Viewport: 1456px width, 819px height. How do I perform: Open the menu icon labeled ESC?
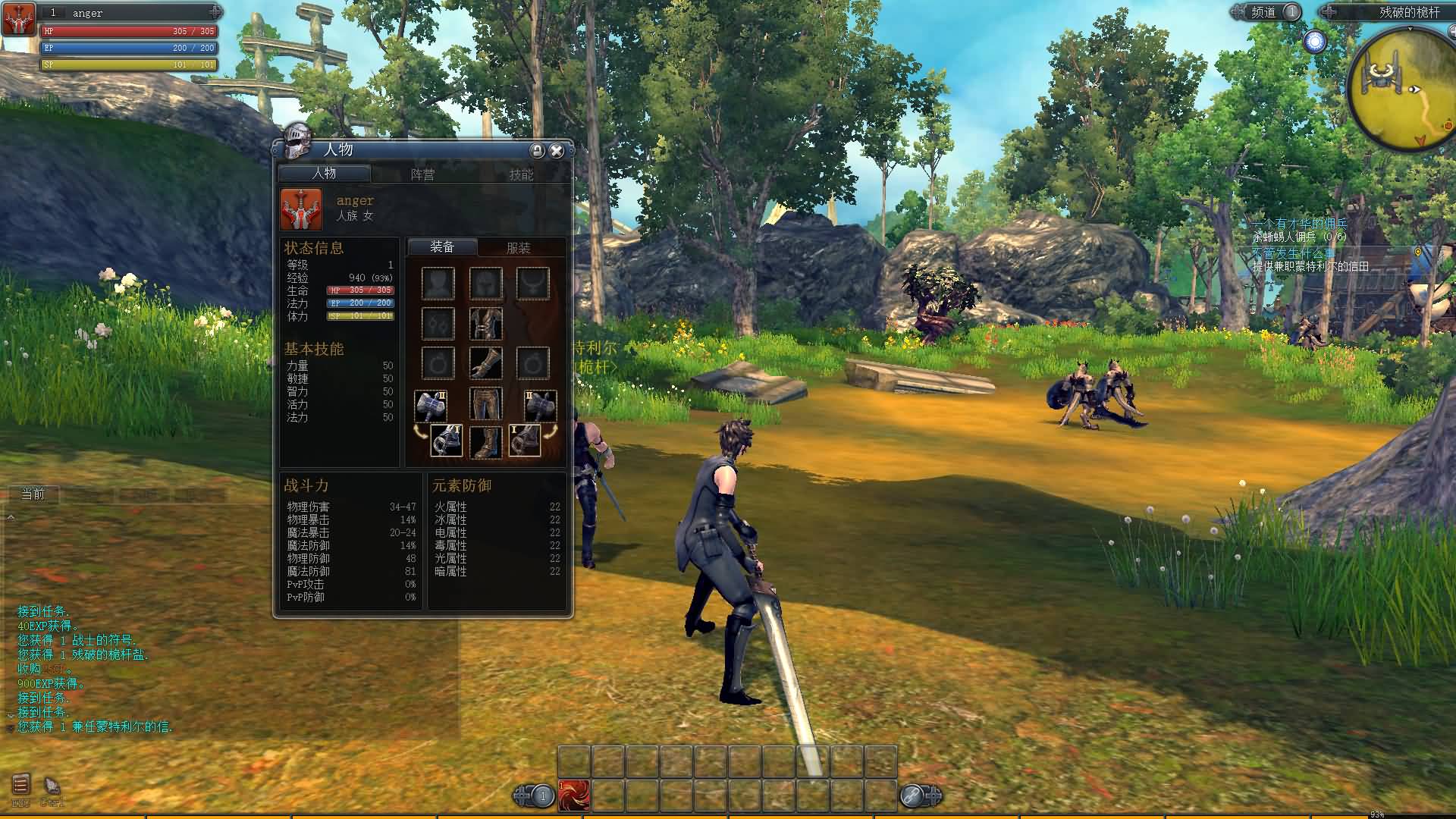click(20, 785)
